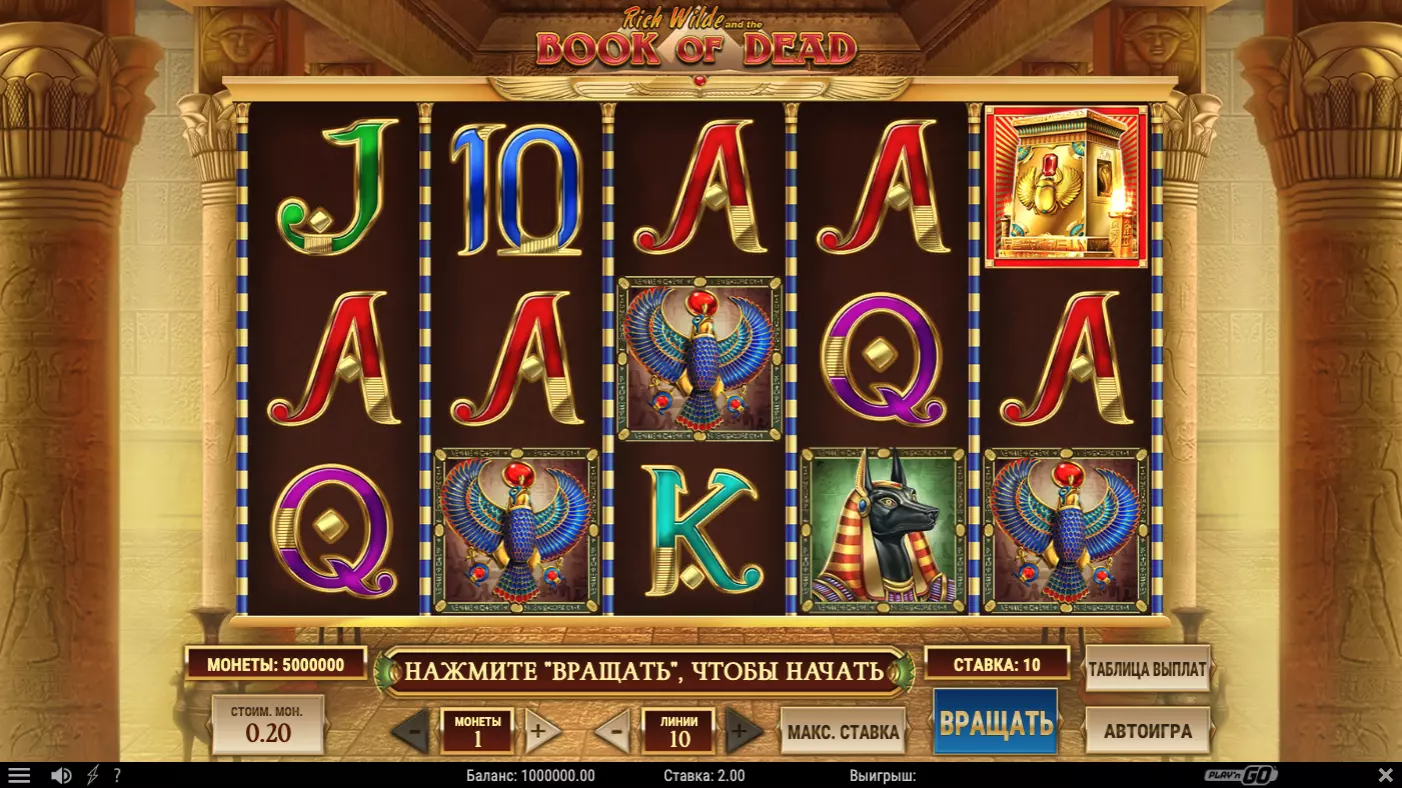Open help via the question mark
Viewport: 1402px width, 788px height.
point(117,775)
